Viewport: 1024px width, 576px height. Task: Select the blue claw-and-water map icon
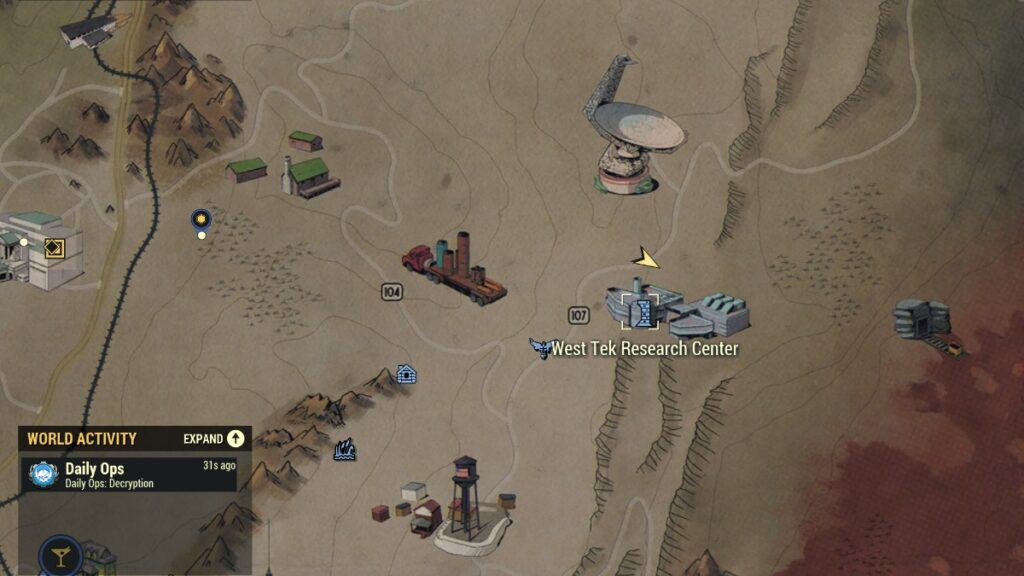tap(345, 451)
